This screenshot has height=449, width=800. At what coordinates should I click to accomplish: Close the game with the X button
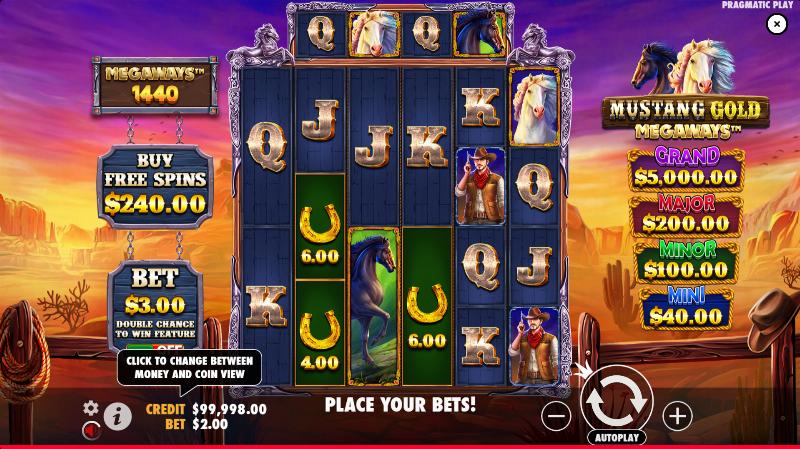777,24
